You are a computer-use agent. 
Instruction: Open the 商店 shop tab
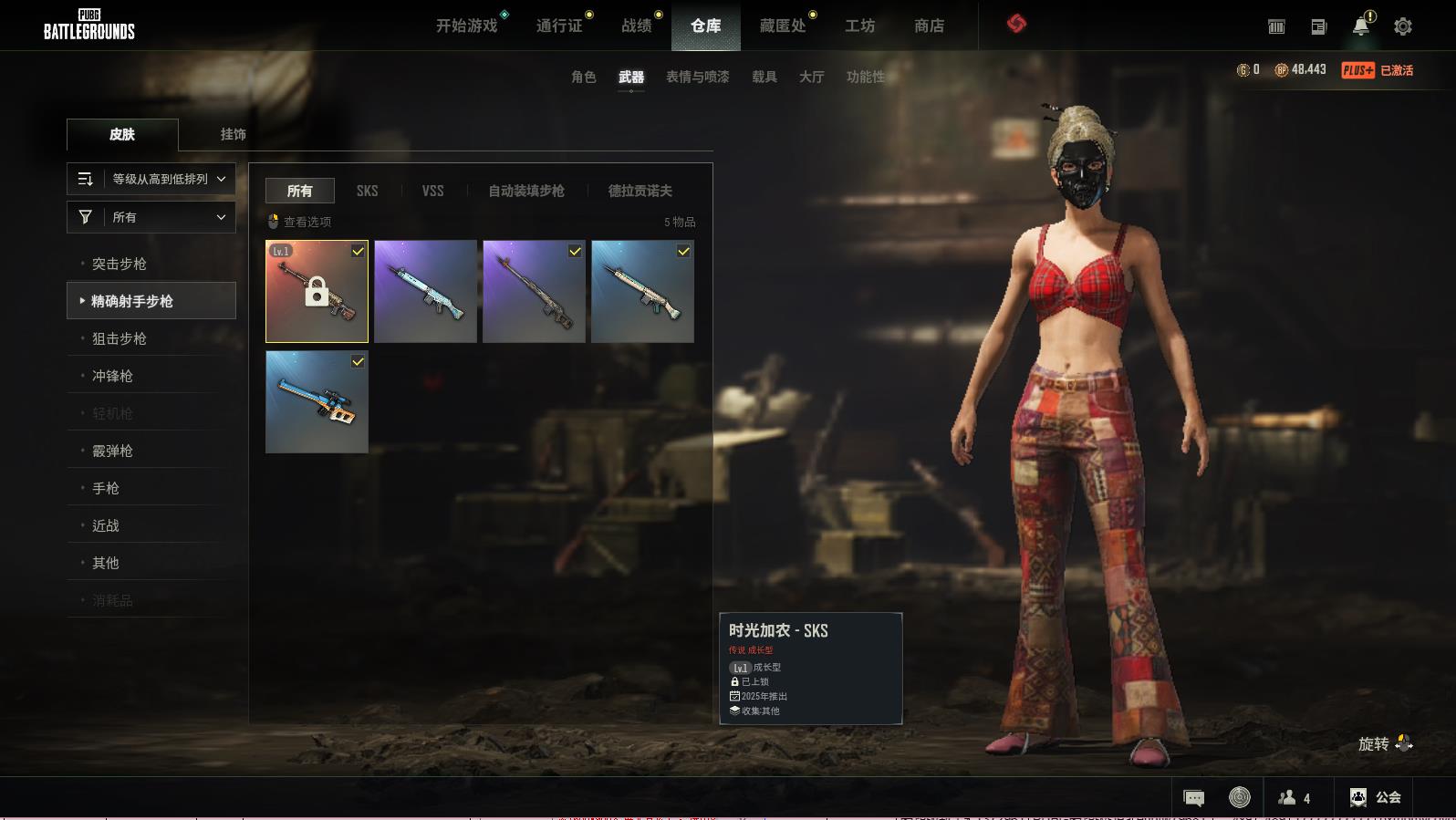click(x=929, y=26)
